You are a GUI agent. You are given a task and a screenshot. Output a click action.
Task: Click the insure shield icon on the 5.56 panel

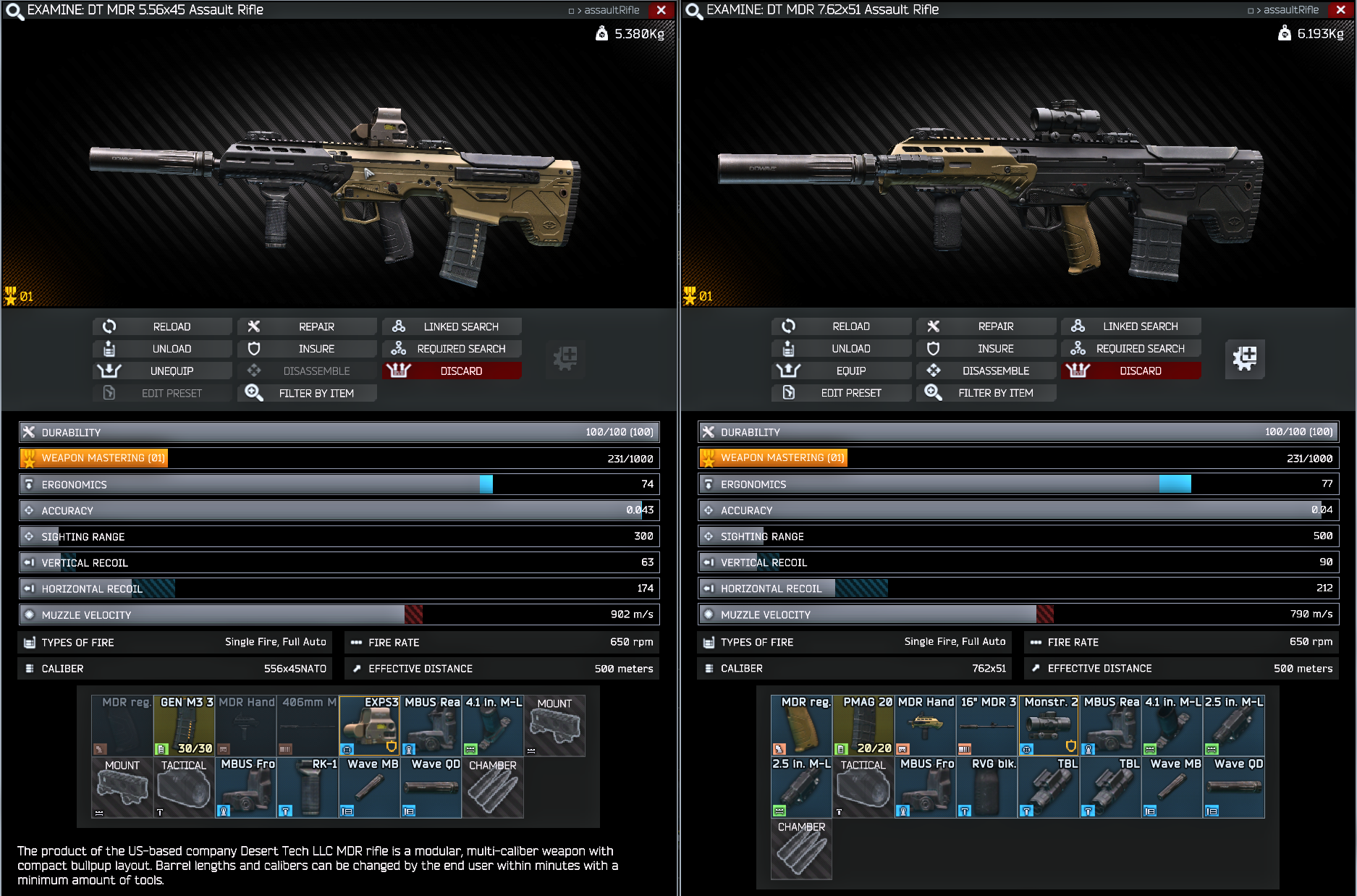coord(254,348)
